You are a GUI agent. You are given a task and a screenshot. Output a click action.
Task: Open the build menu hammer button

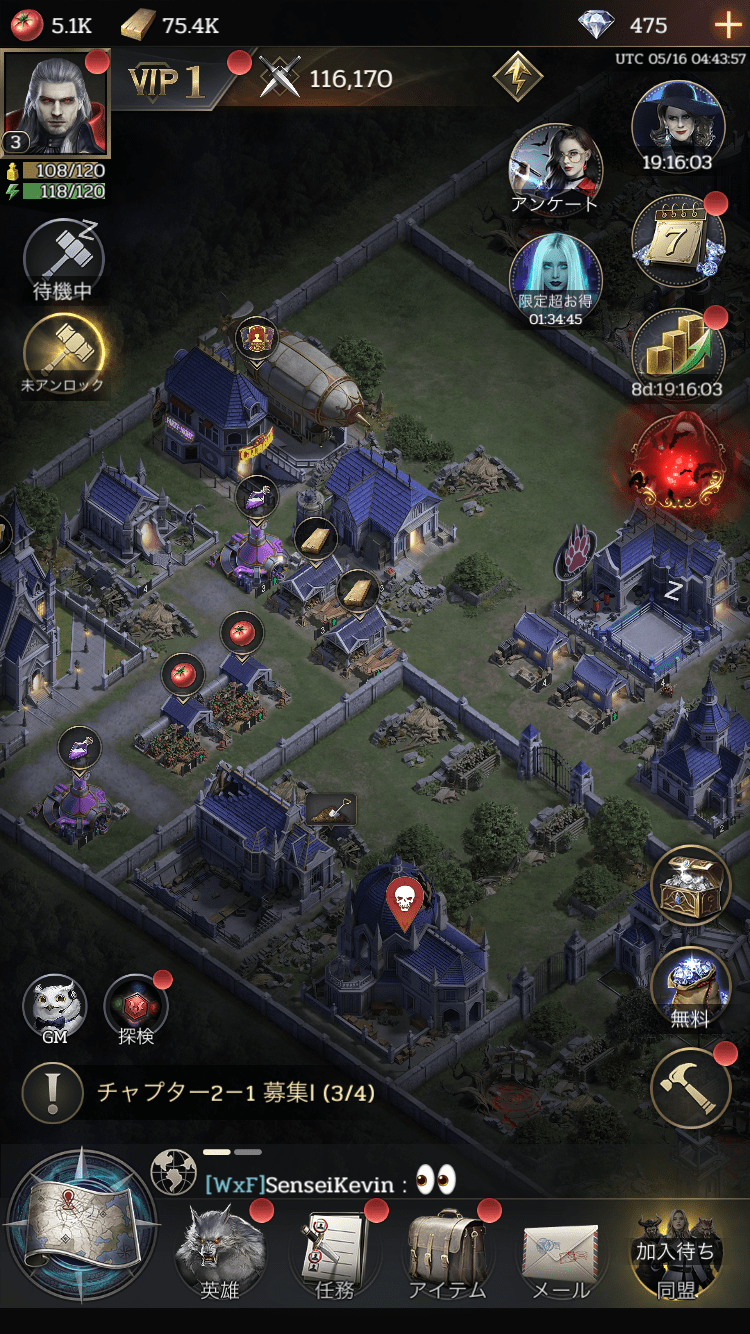pyautogui.click(x=692, y=1090)
